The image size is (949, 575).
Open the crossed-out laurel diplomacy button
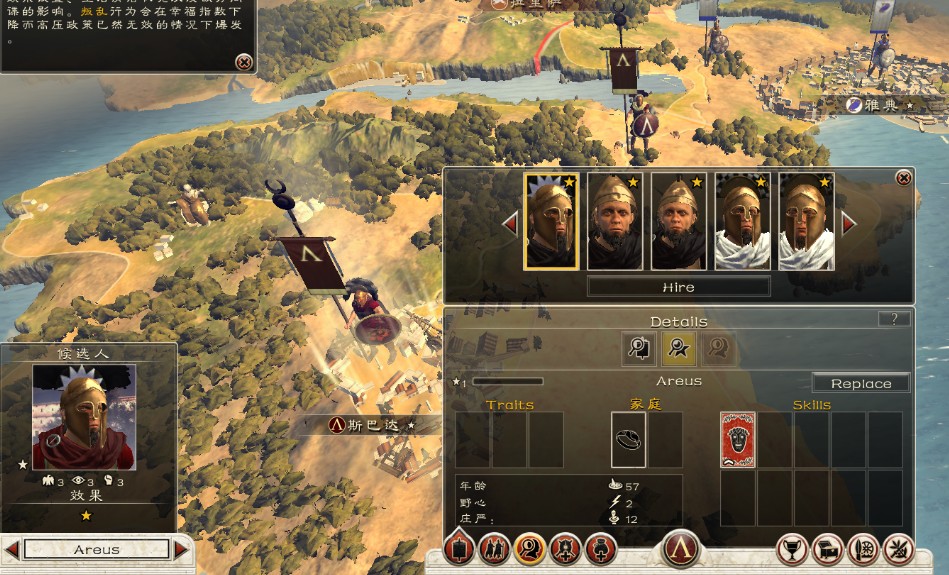pos(898,549)
